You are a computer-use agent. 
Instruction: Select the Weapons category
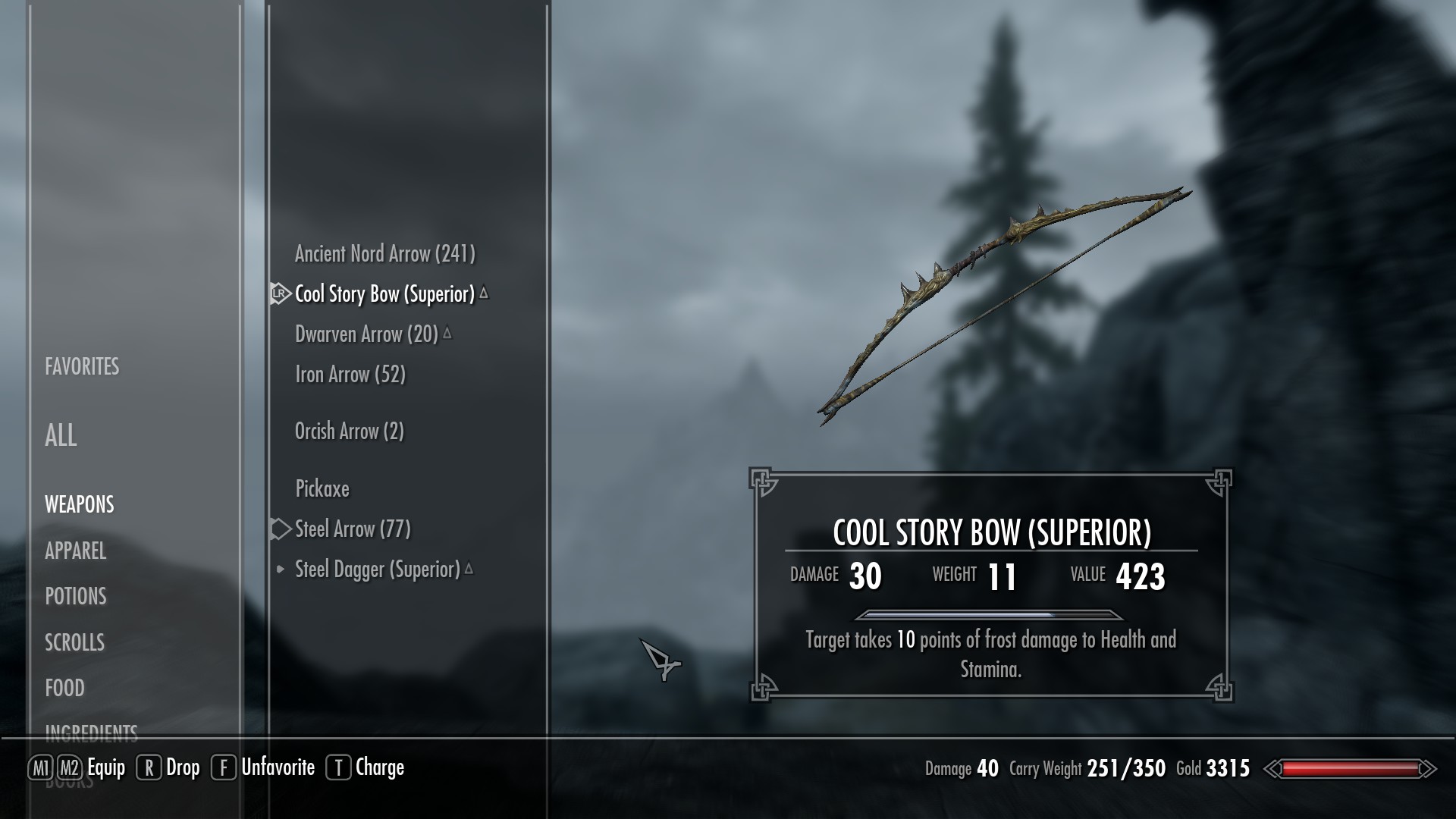click(80, 505)
